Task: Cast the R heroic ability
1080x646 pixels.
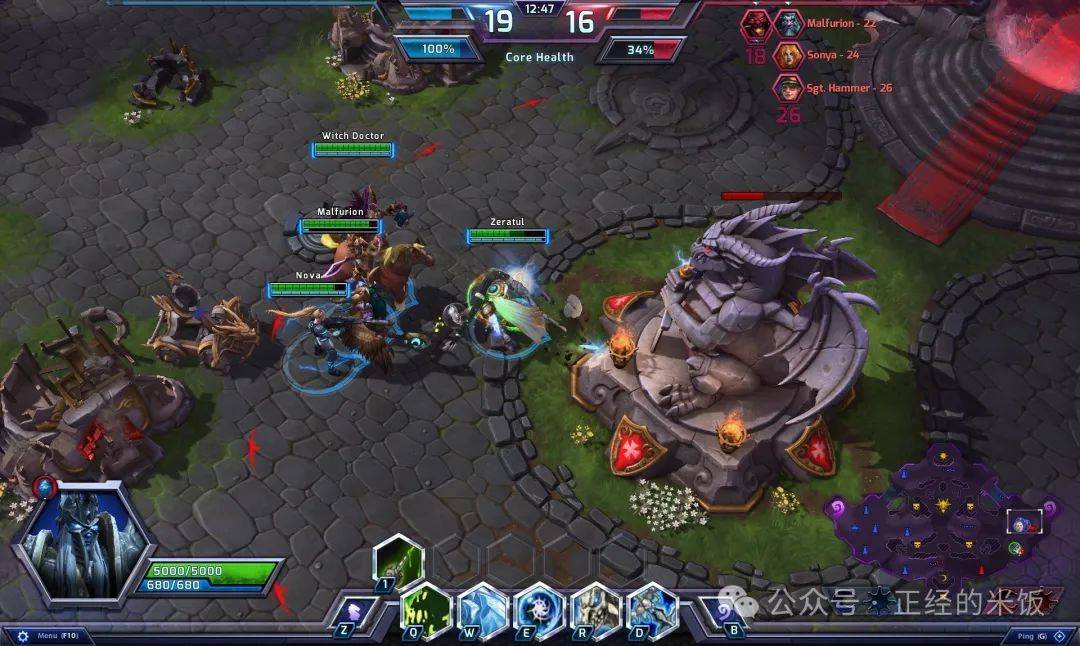Action: click(596, 608)
